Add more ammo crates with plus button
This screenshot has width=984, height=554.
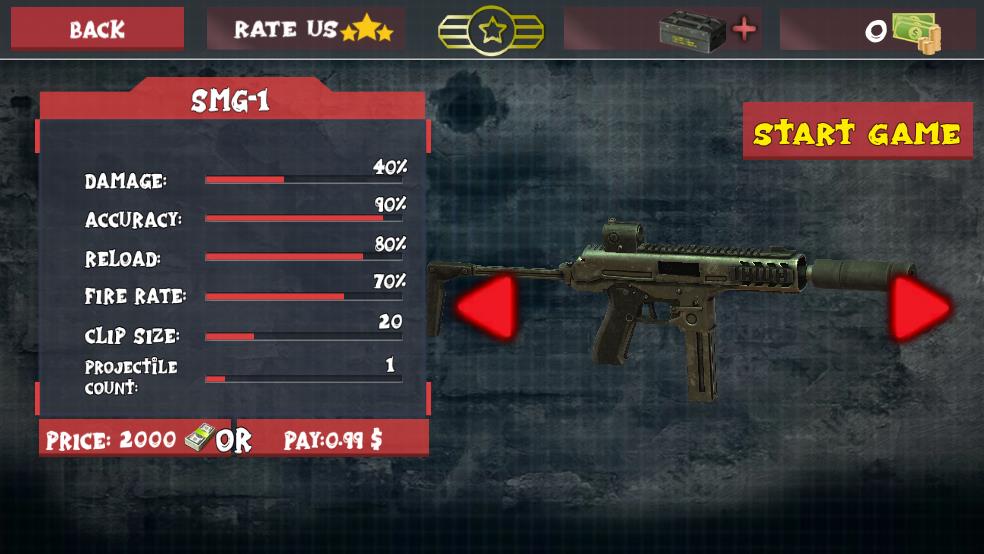(744, 30)
